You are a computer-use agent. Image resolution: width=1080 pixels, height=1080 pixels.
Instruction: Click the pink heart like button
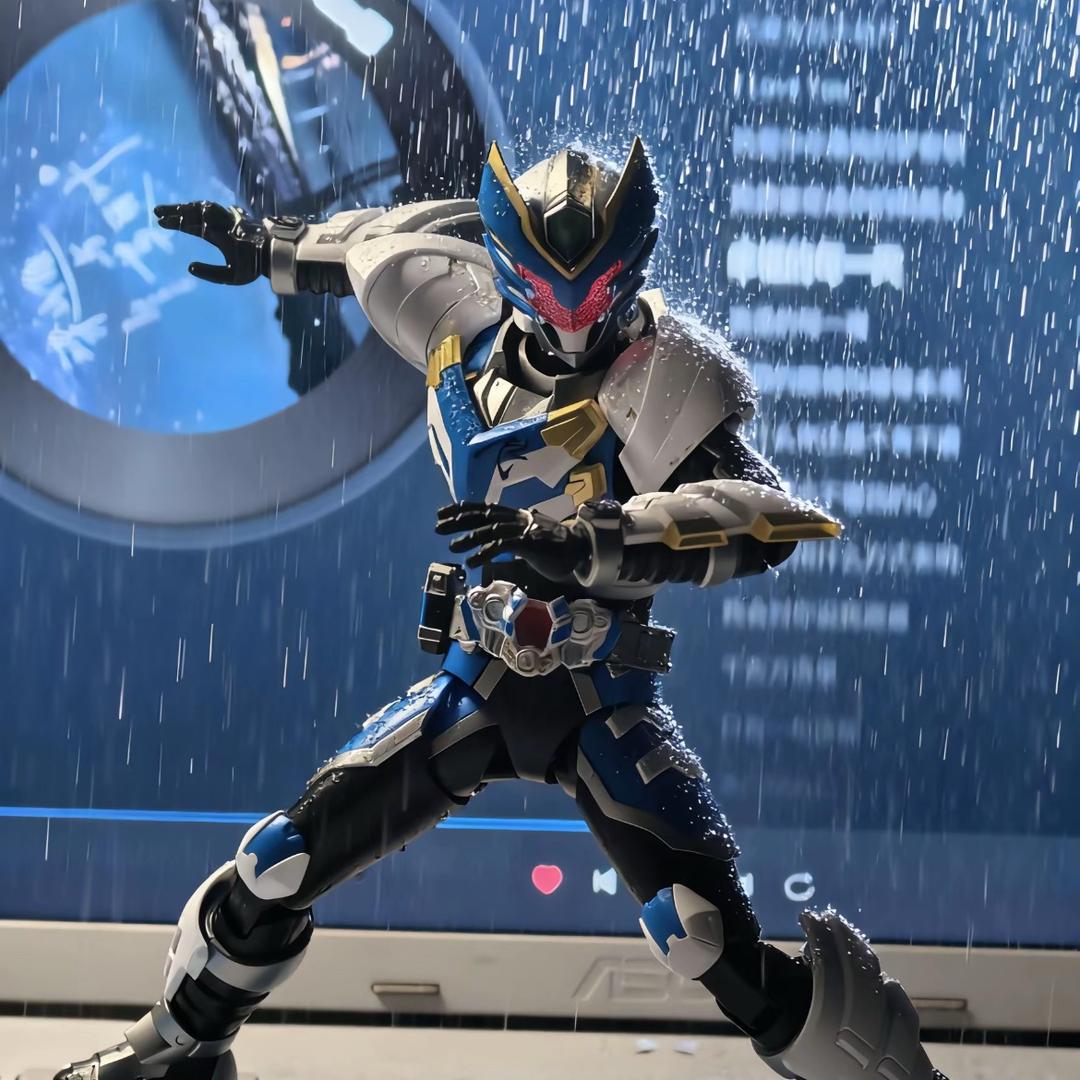pyautogui.click(x=546, y=879)
